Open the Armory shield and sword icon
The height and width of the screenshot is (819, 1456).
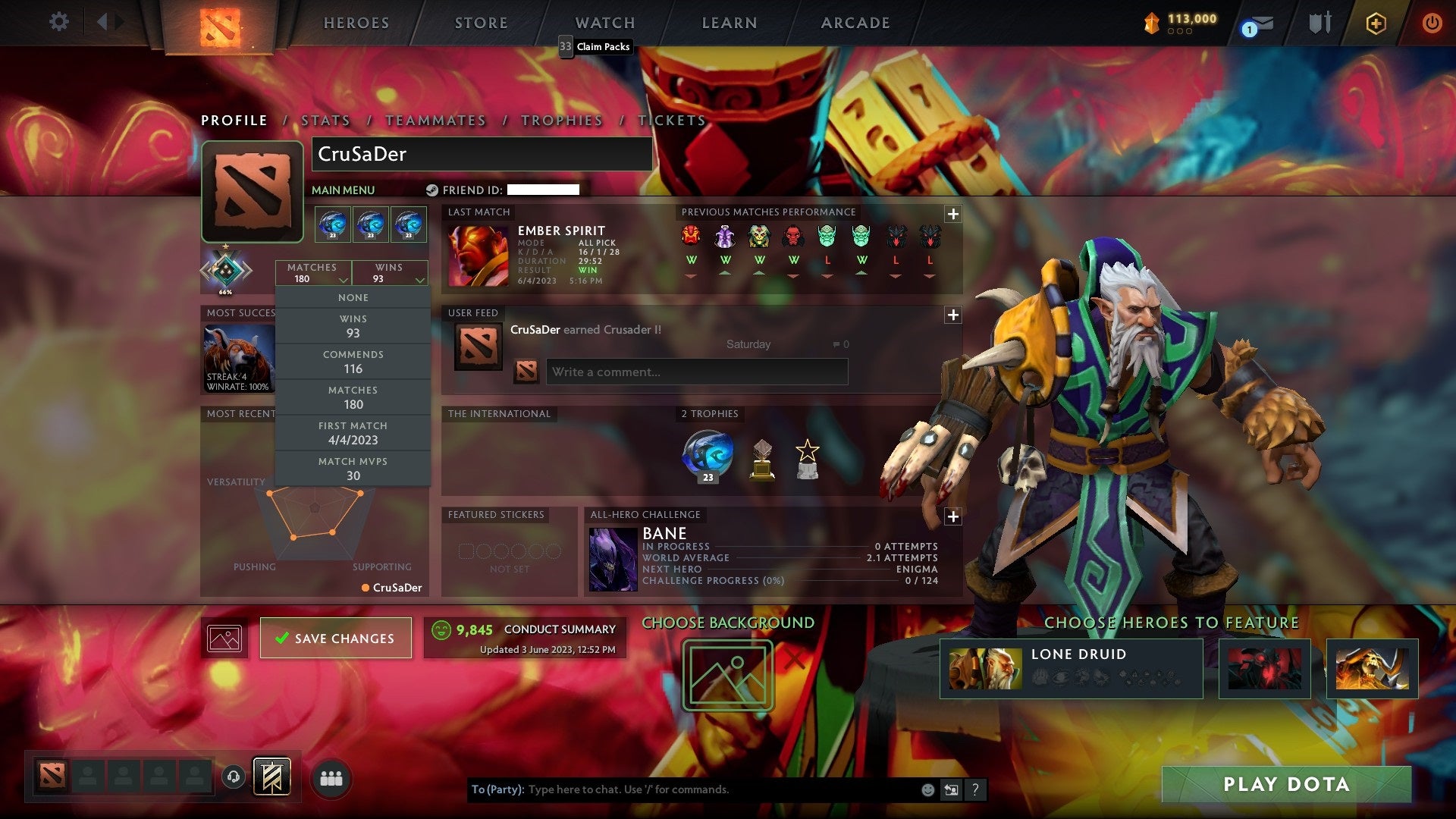pyautogui.click(x=1319, y=23)
